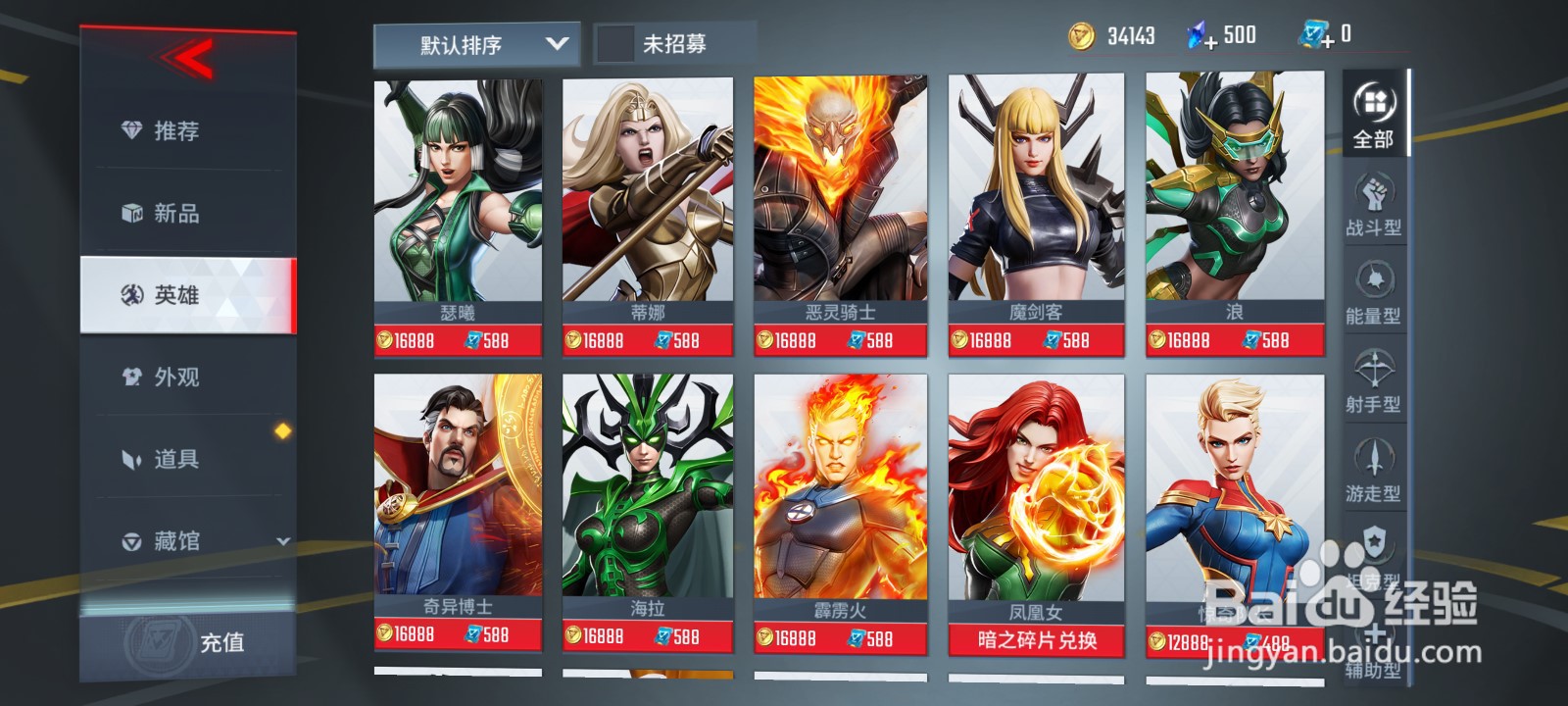The height and width of the screenshot is (706, 1568).
Task: Enable the 未招募 unrecruited filter checkbox
Action: click(616, 43)
